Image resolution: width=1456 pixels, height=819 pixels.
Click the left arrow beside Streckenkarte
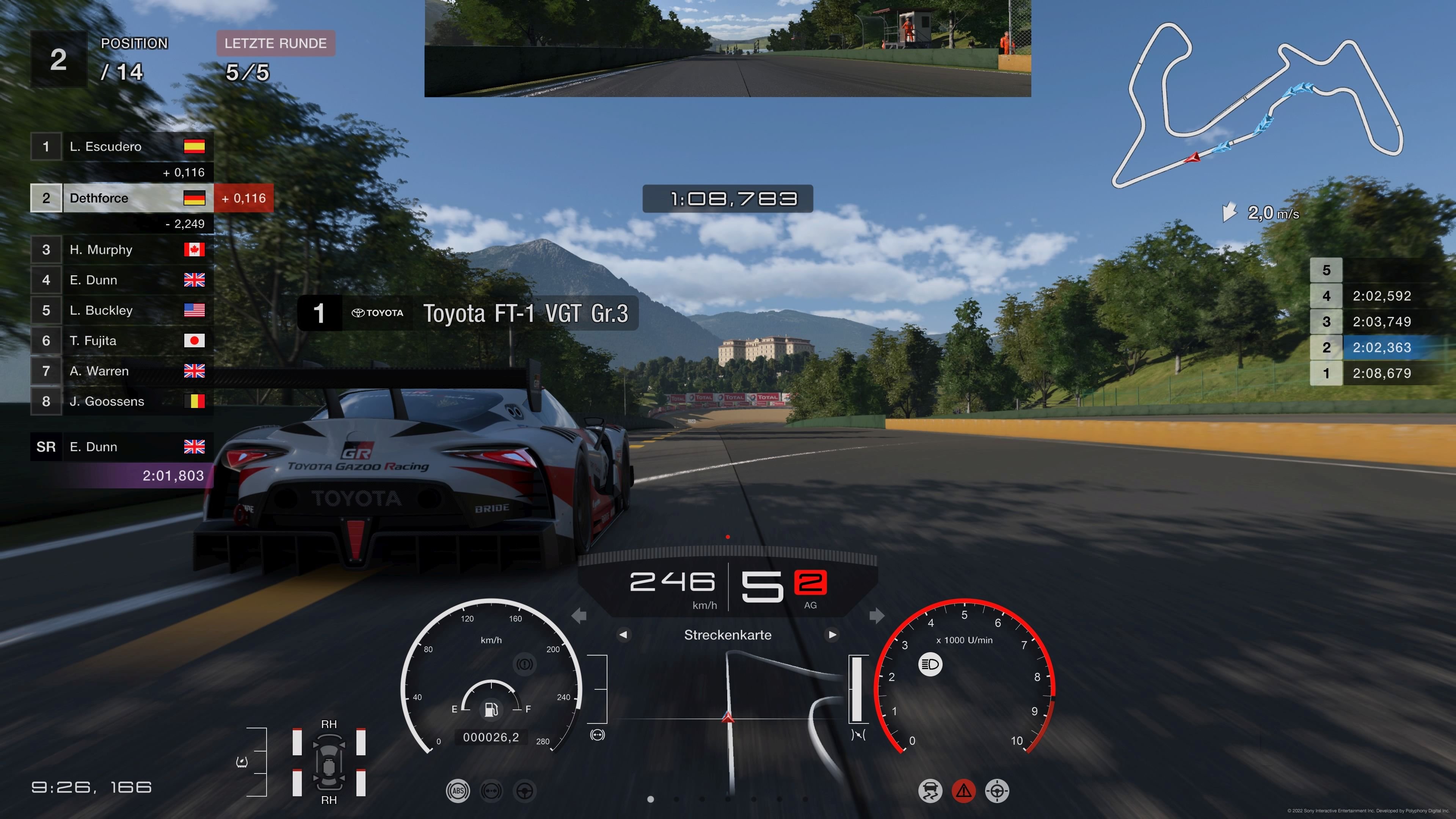click(x=623, y=635)
